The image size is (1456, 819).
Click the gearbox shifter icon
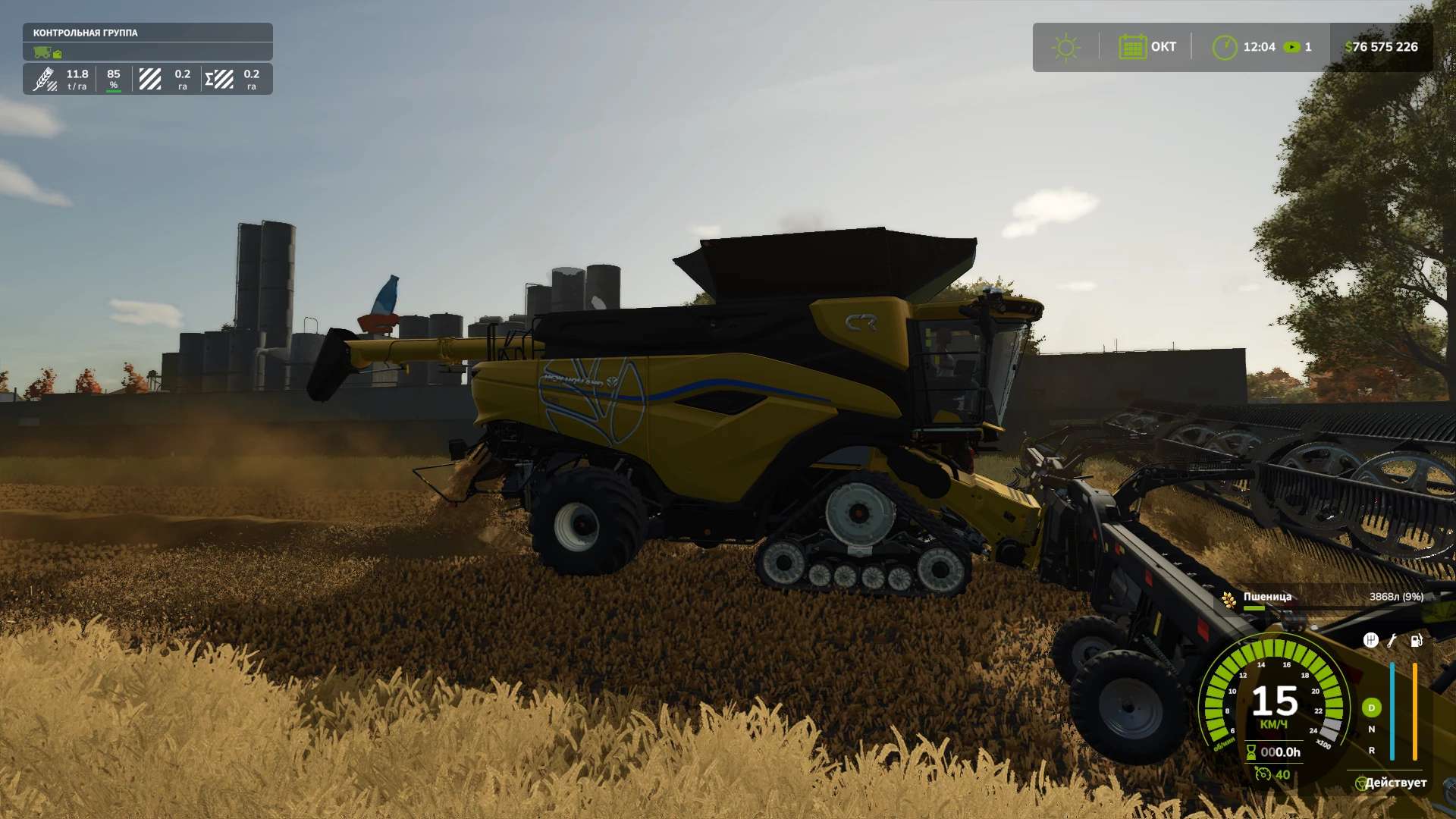1370,641
